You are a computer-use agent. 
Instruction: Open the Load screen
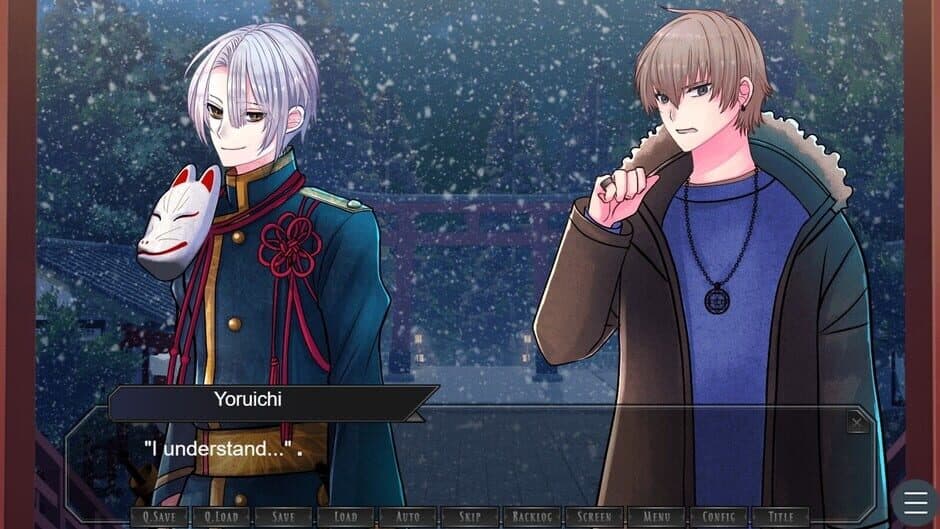coord(345,517)
